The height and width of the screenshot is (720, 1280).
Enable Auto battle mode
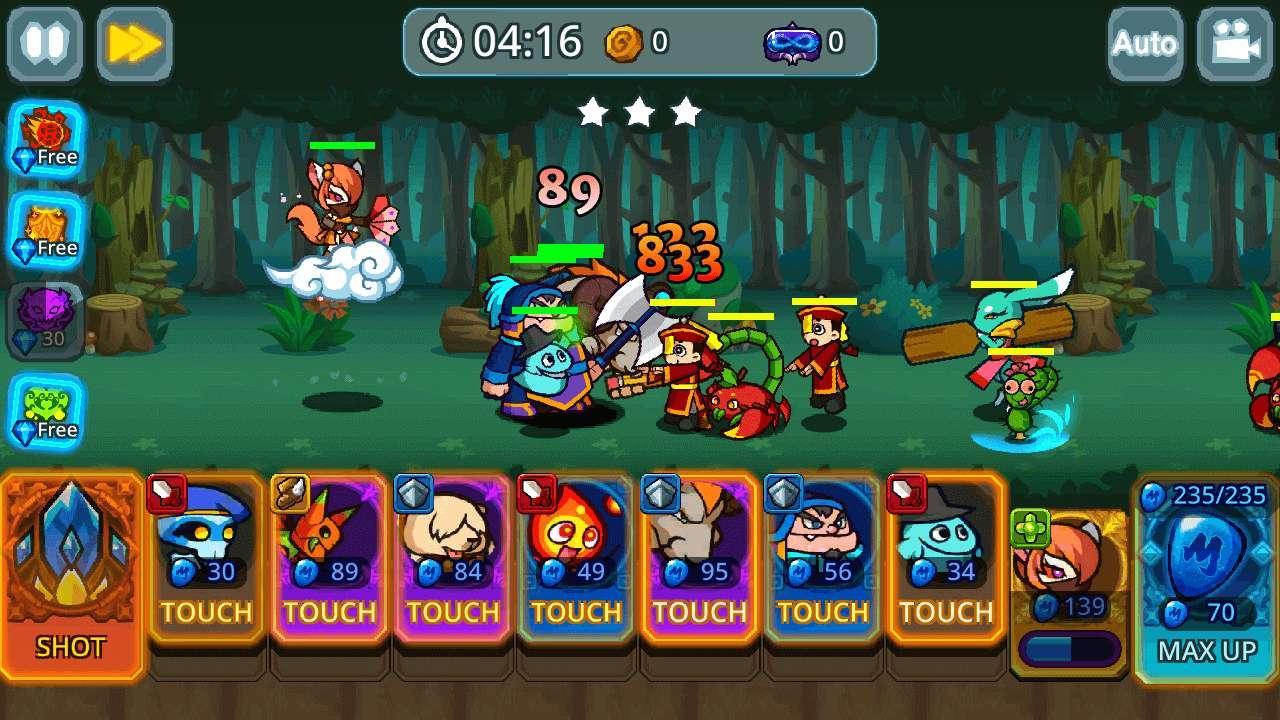(x=1145, y=44)
